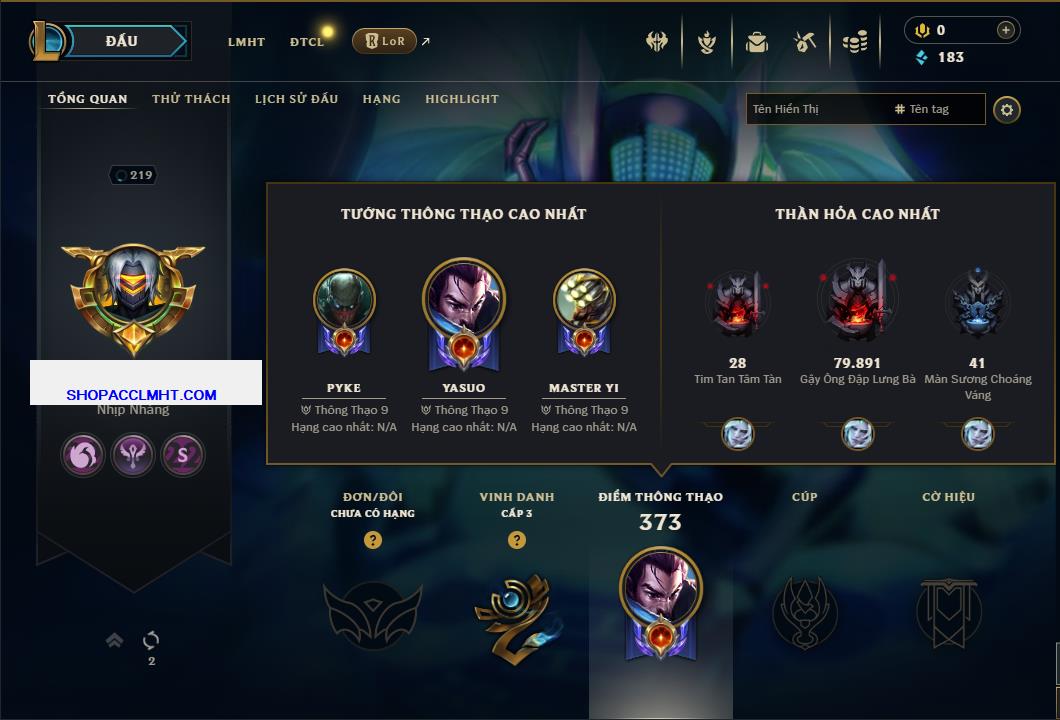Show the VINH DANH honor emblem

coord(516,614)
